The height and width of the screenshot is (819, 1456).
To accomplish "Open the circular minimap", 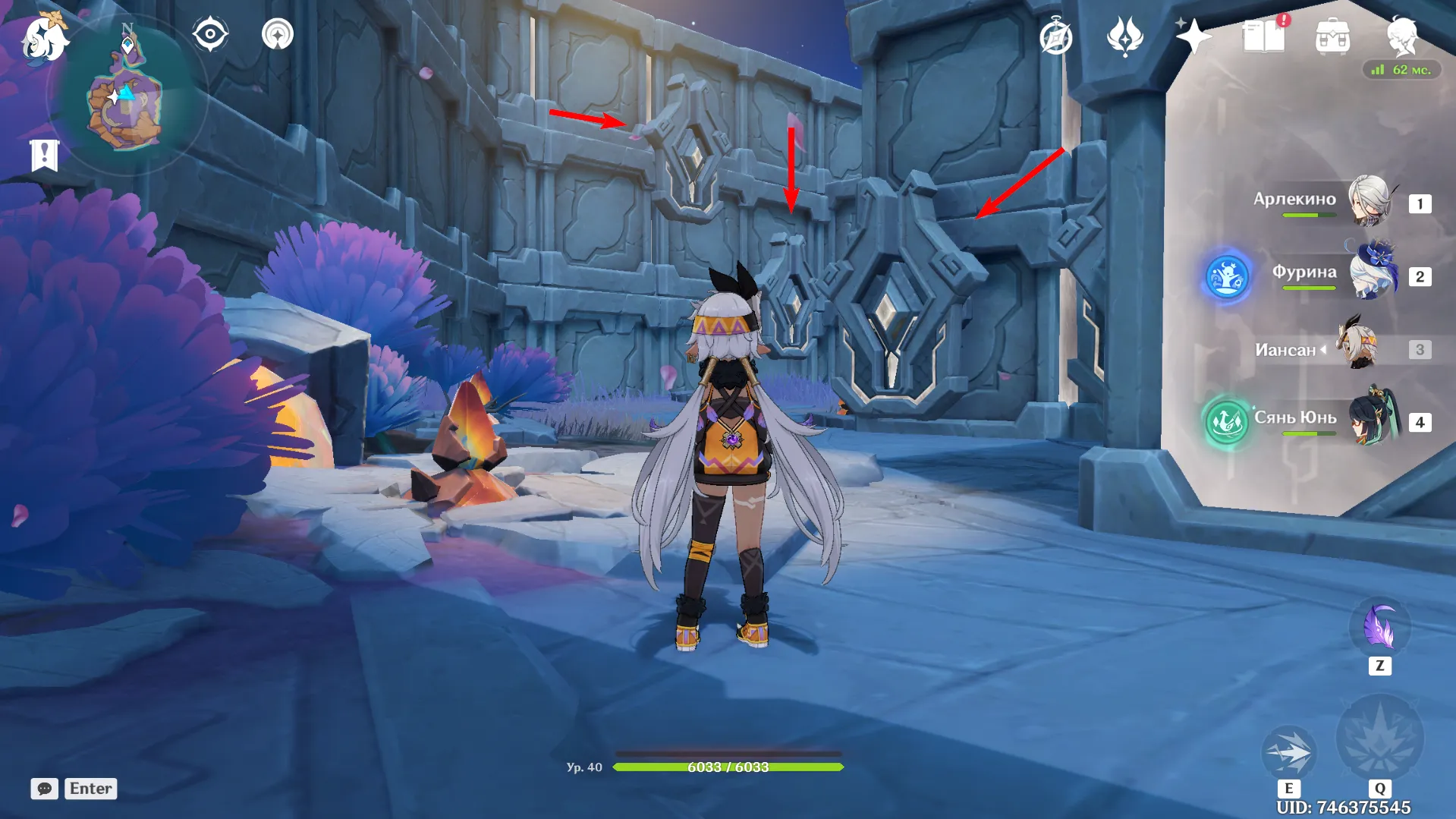I will 126,97.
